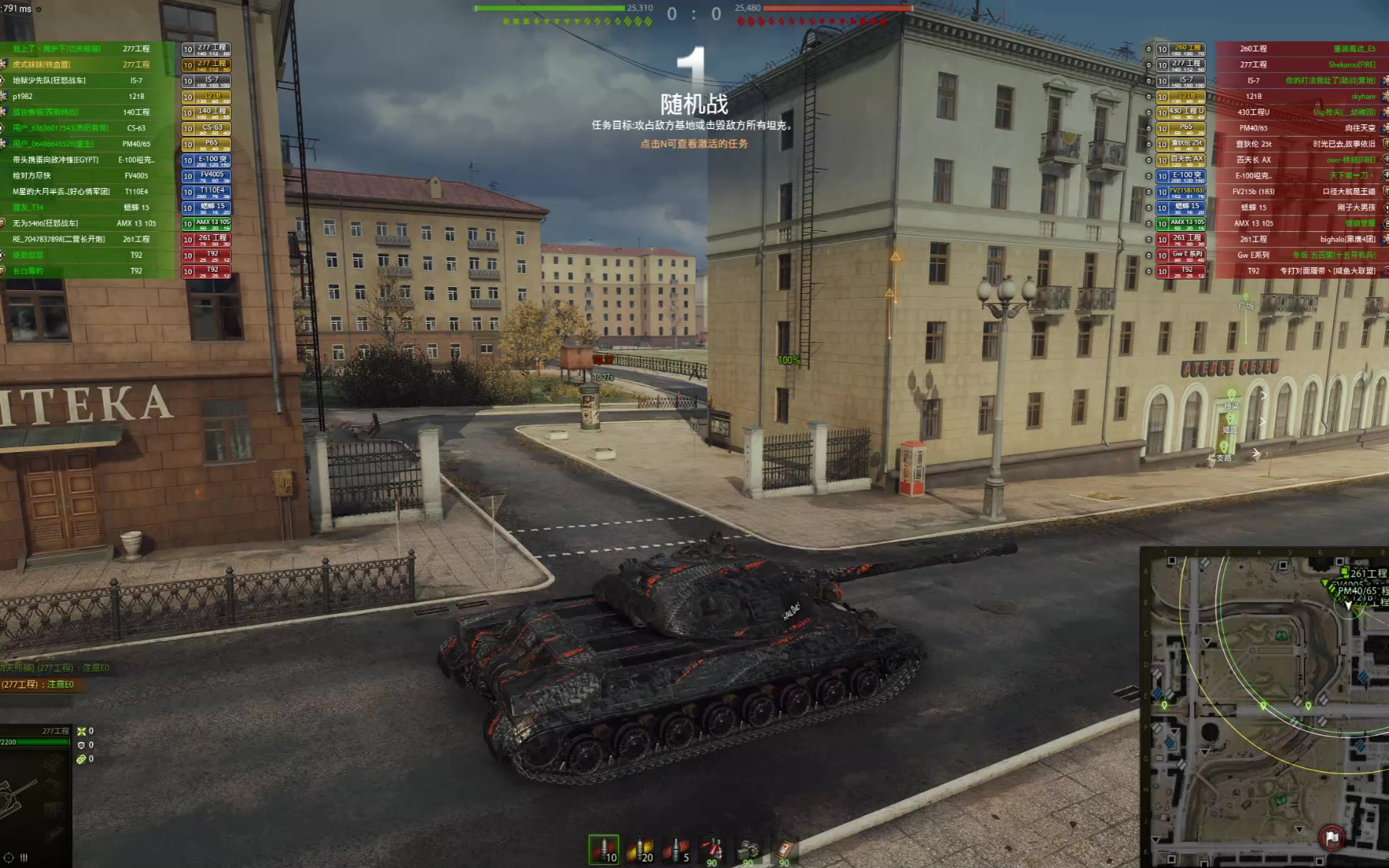
Task: Select the allied T110E4 player row
Action: pyautogui.click(x=84, y=192)
